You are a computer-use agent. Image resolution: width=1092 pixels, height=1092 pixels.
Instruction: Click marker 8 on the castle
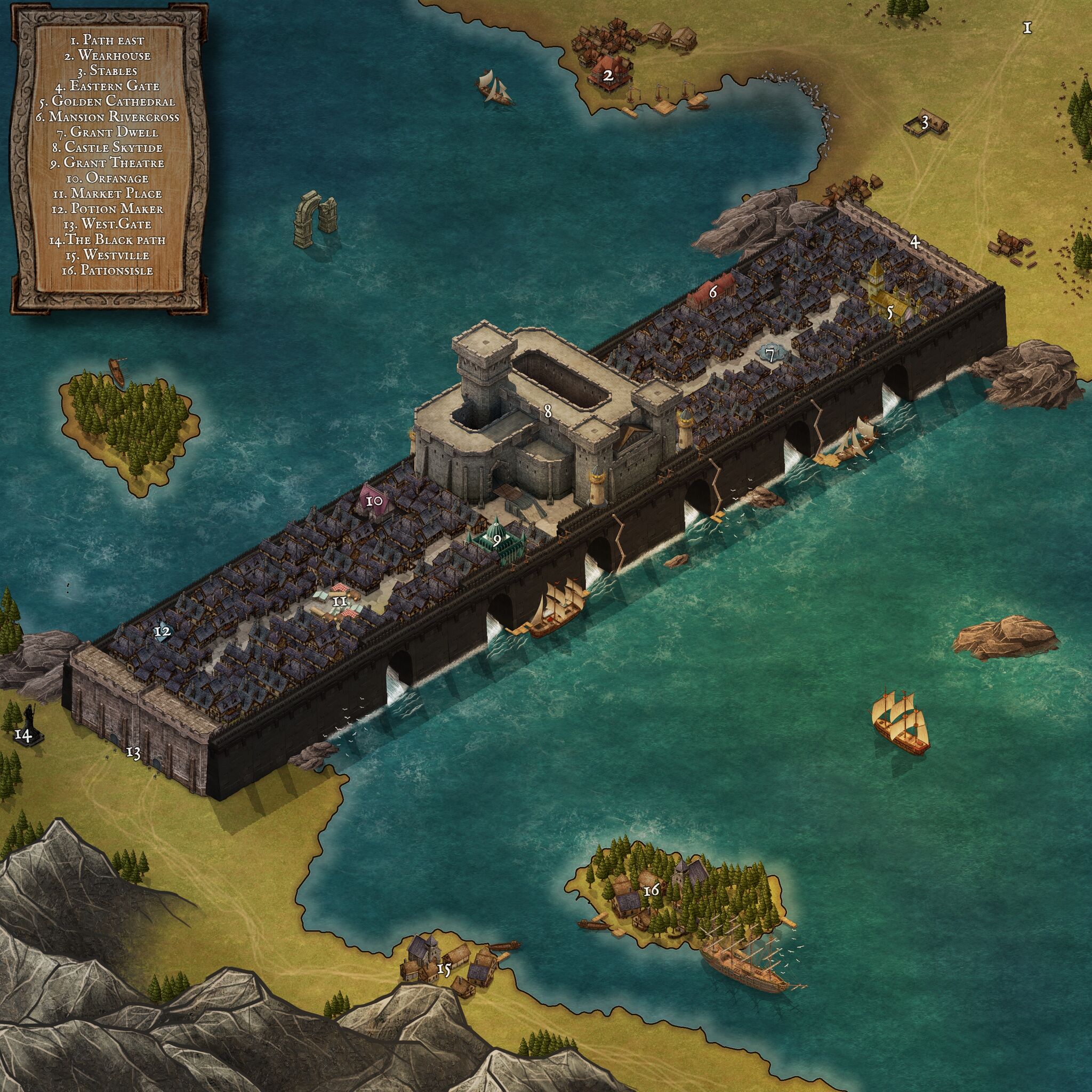(x=547, y=412)
